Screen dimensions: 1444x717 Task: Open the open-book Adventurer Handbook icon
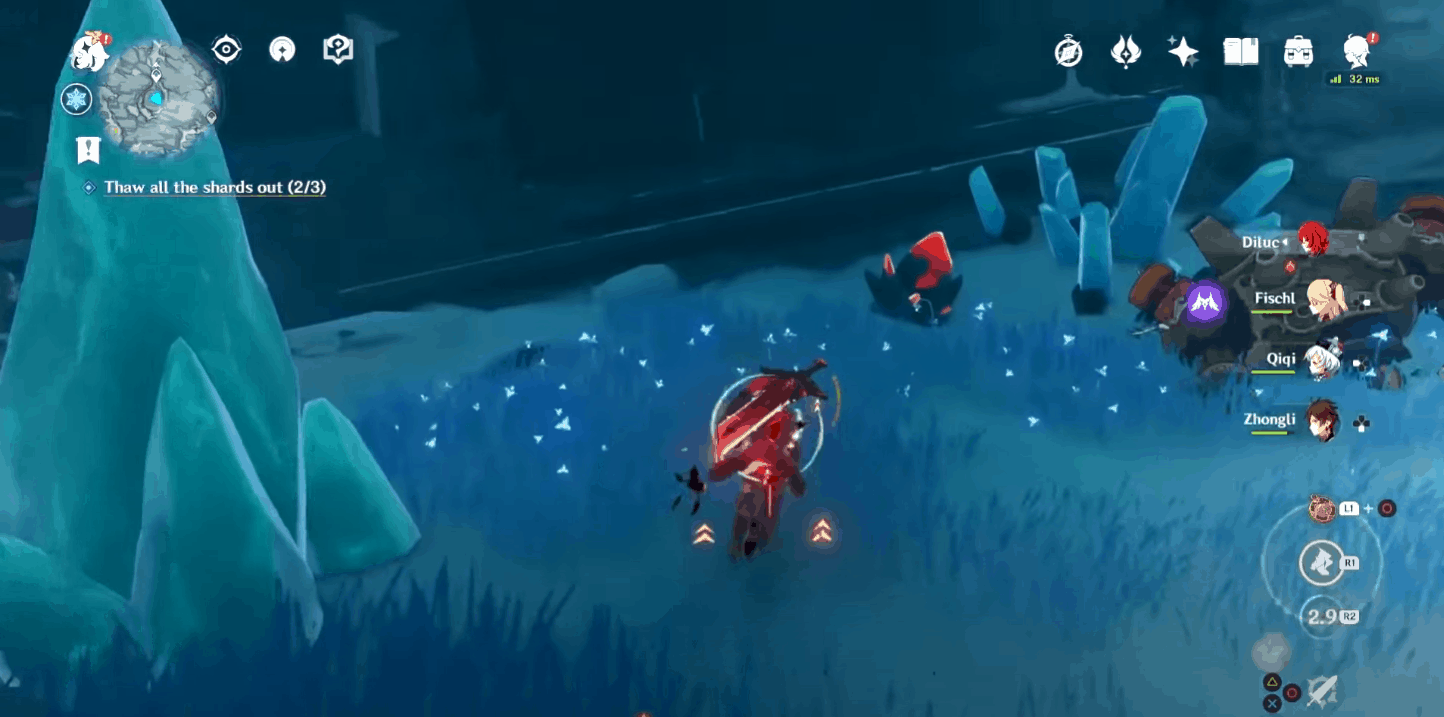(1241, 52)
